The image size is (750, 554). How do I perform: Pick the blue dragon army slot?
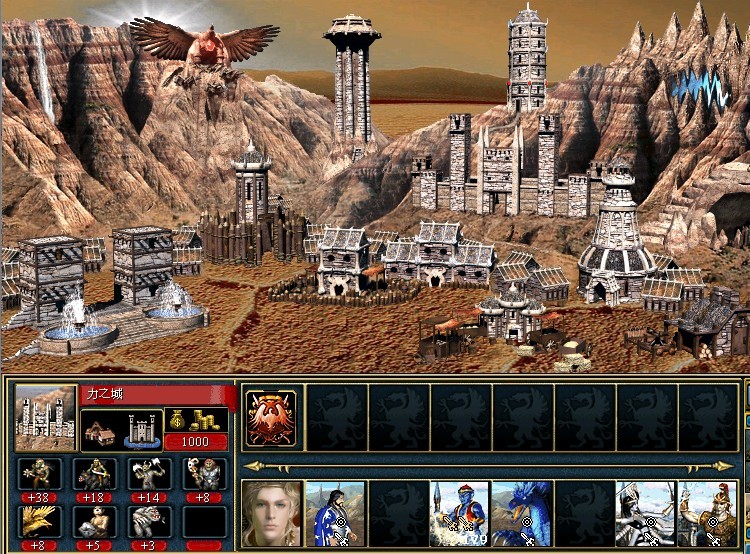521,514
